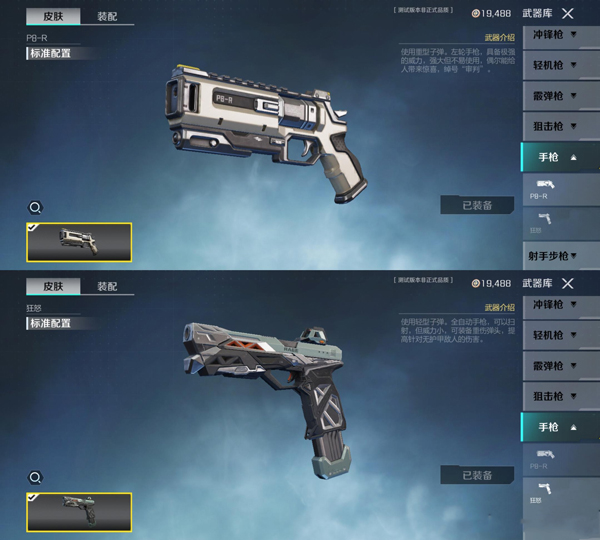600x540 pixels.
Task: Select the white PB-R skin thumbnail
Action: tap(79, 241)
